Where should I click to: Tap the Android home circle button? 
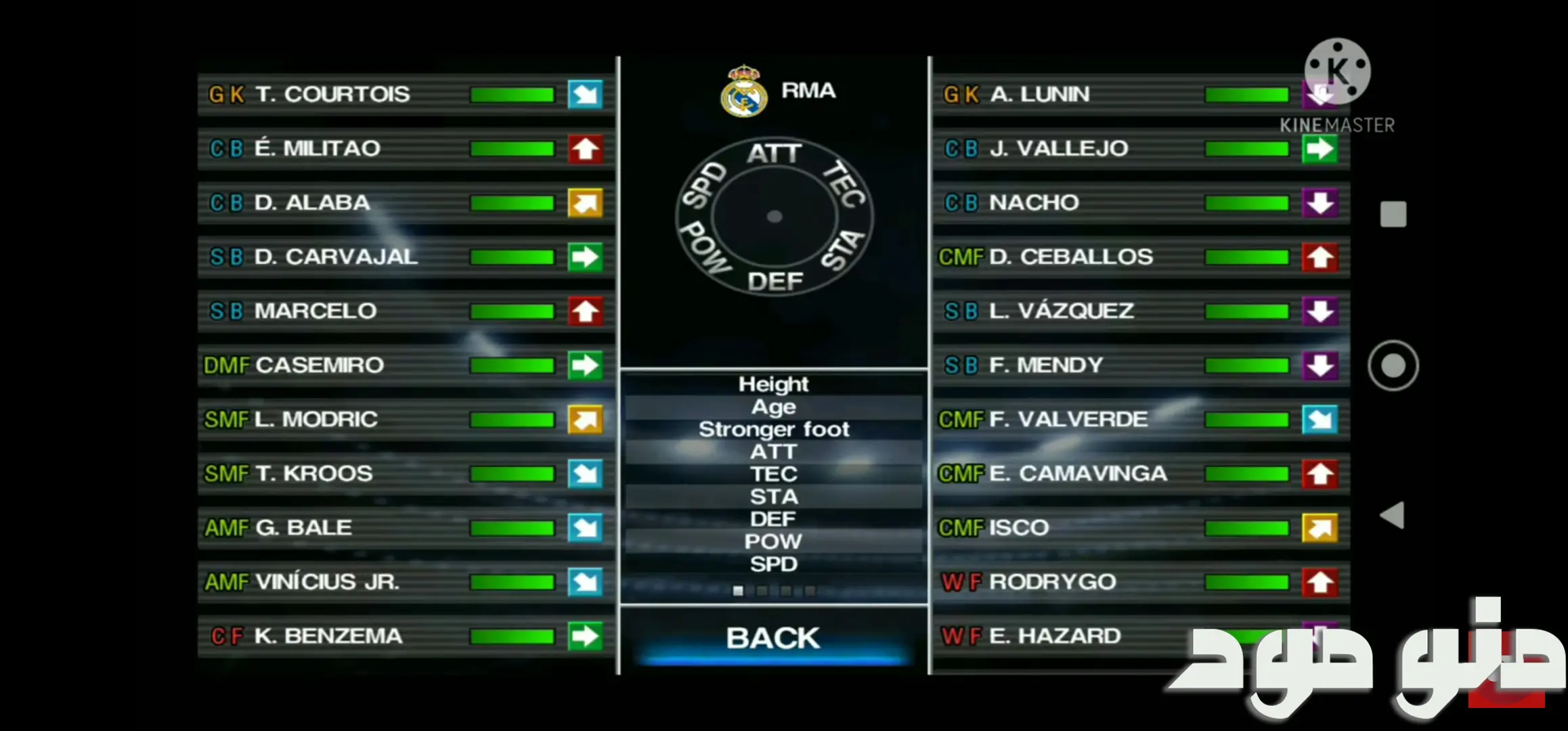1393,365
